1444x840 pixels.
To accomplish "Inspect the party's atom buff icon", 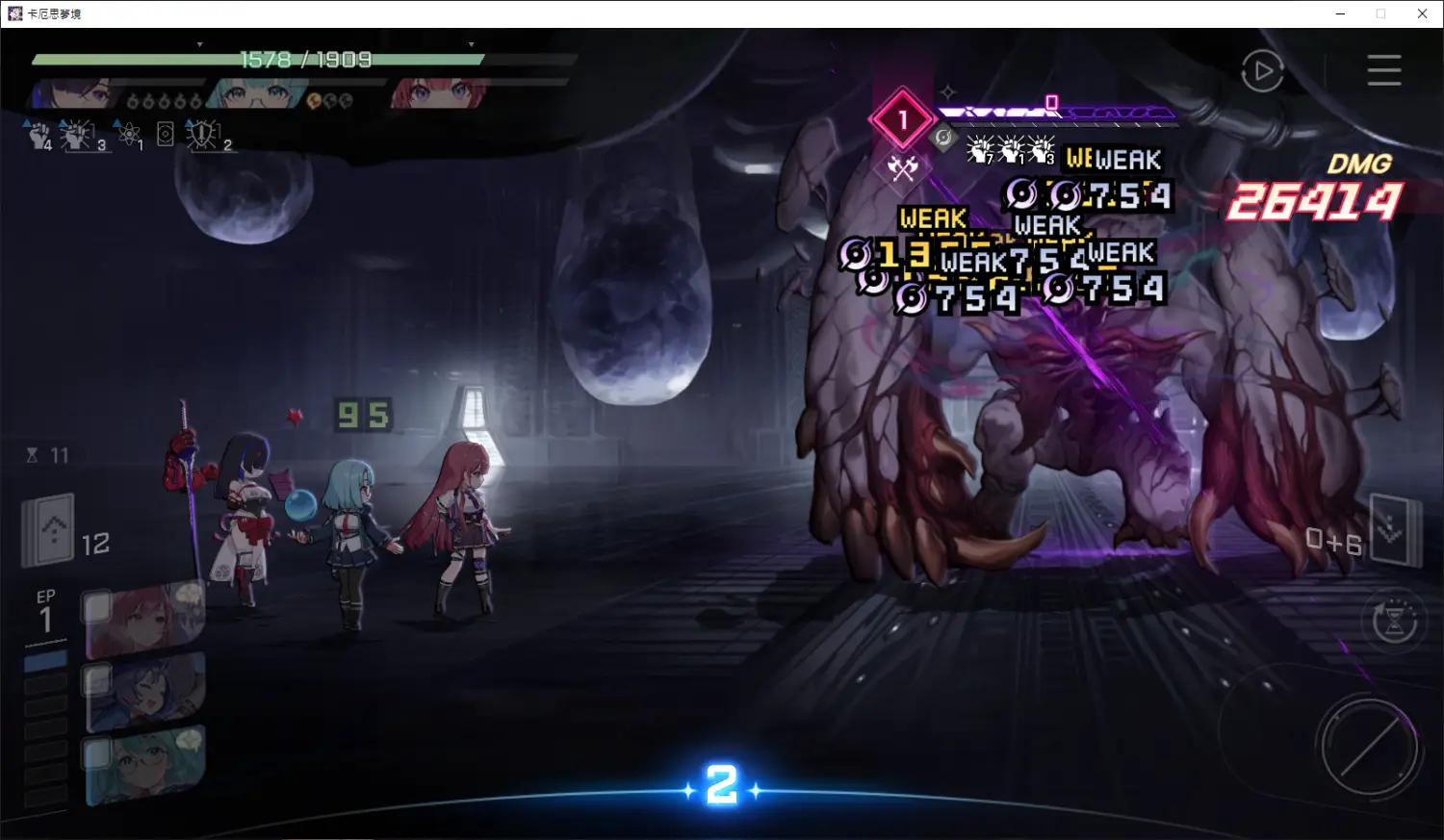I will (x=130, y=136).
